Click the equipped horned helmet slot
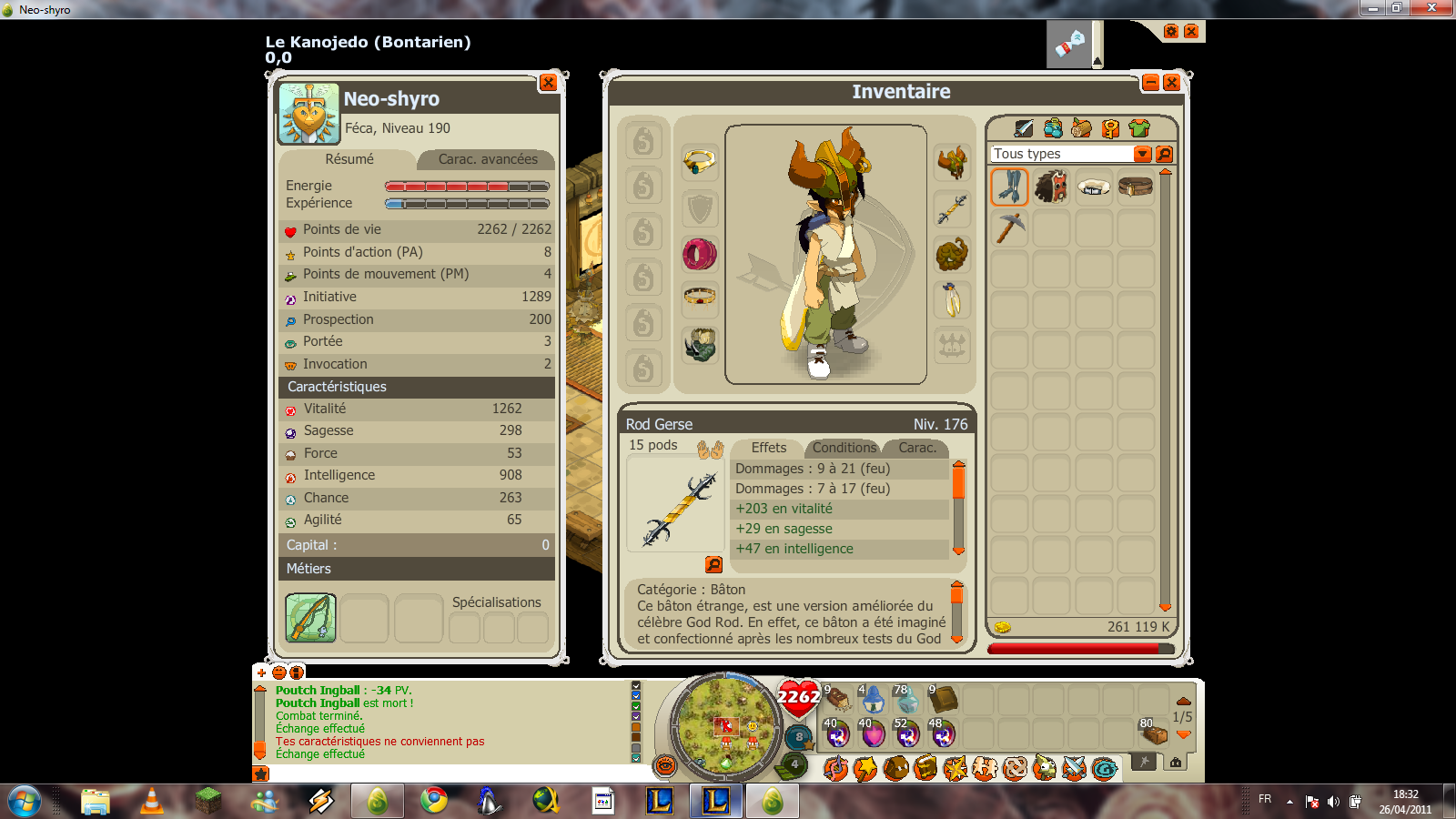The height and width of the screenshot is (819, 1456). (x=952, y=163)
